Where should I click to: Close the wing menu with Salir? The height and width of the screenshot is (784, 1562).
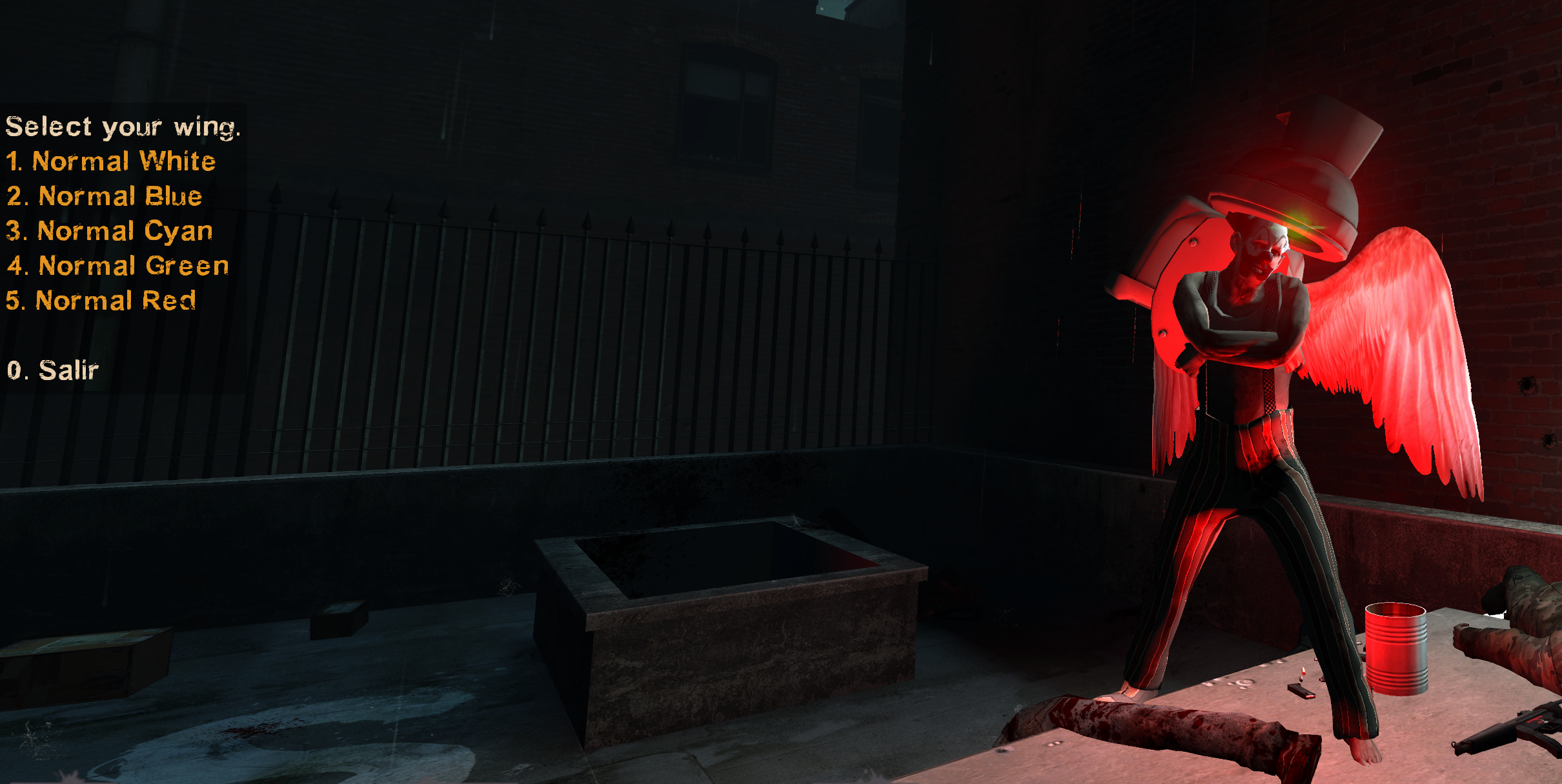point(53,370)
